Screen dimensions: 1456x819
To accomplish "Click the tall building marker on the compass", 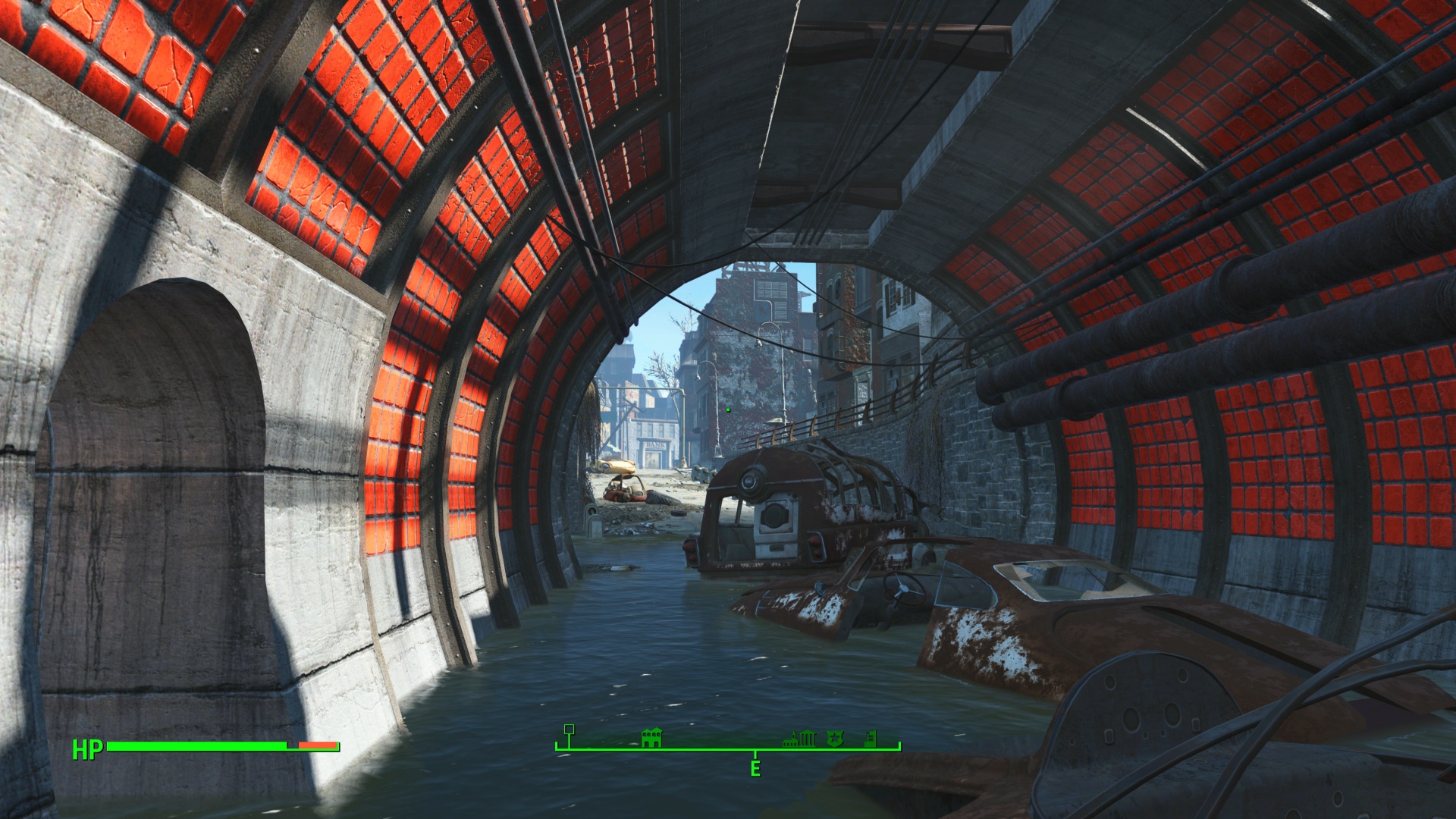I will pyautogui.click(x=871, y=739).
